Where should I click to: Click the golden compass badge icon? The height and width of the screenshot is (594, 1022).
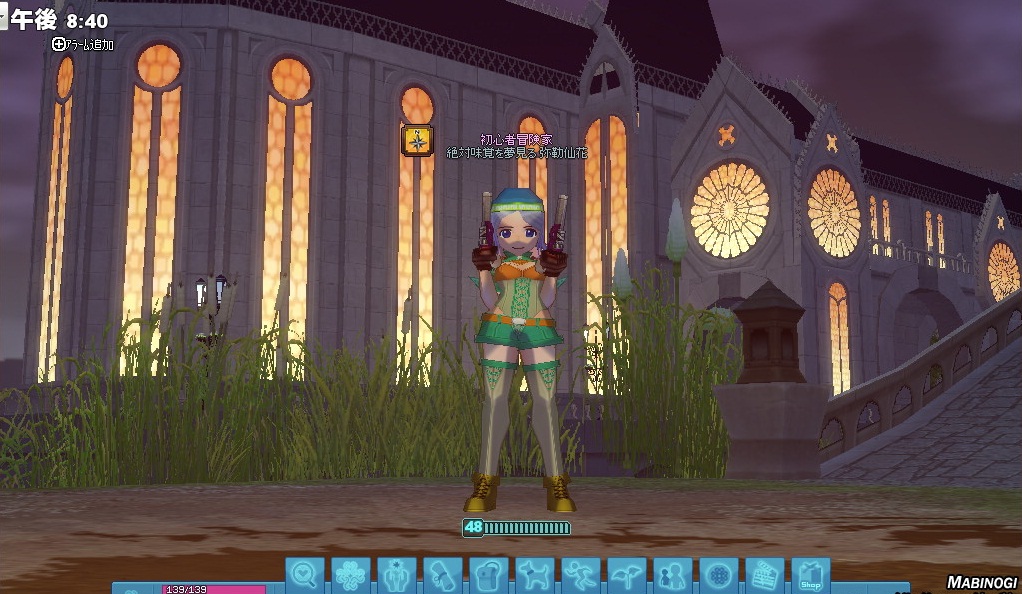[417, 140]
